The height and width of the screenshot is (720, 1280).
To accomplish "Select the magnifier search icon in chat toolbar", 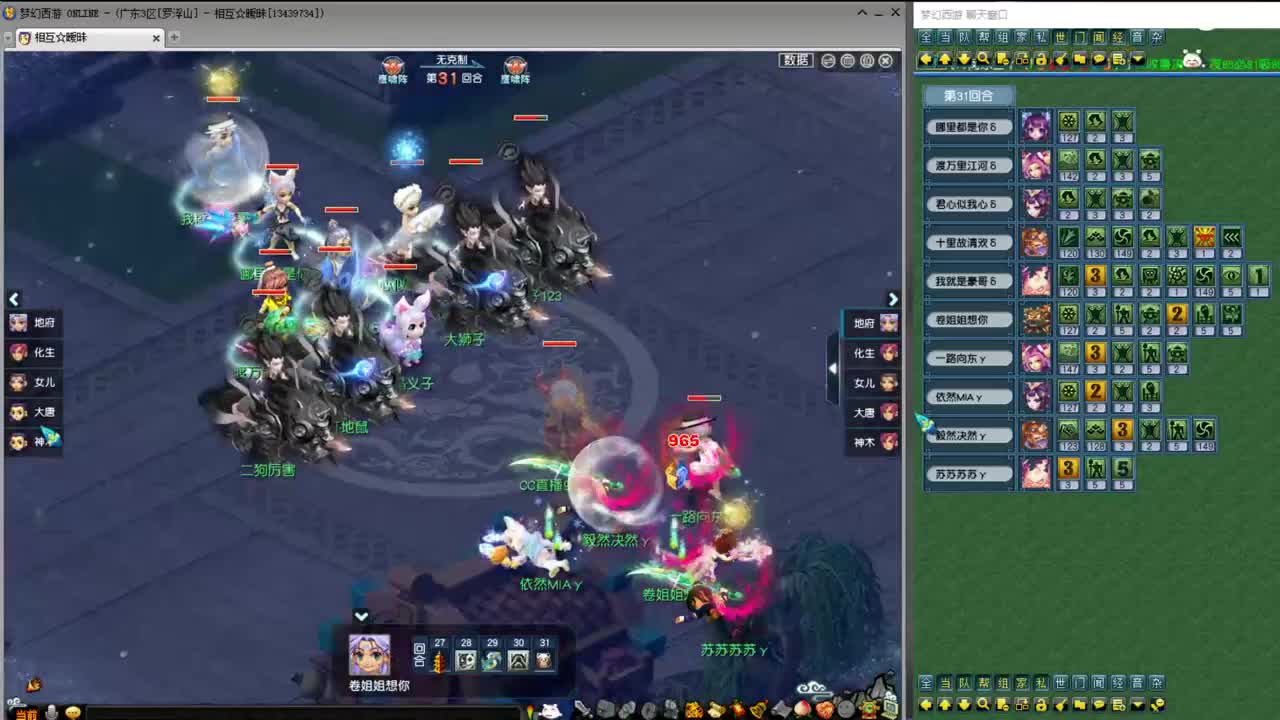I will tap(983, 60).
